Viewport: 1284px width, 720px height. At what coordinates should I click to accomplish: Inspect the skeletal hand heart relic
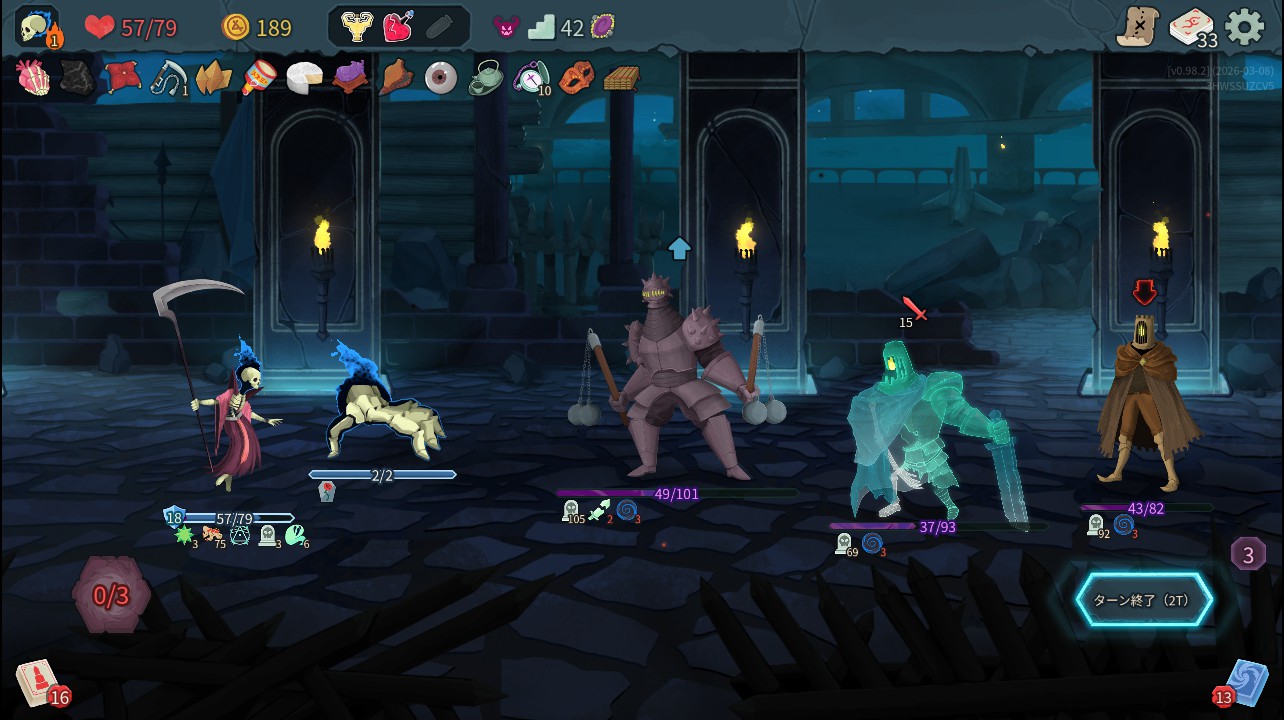33,77
